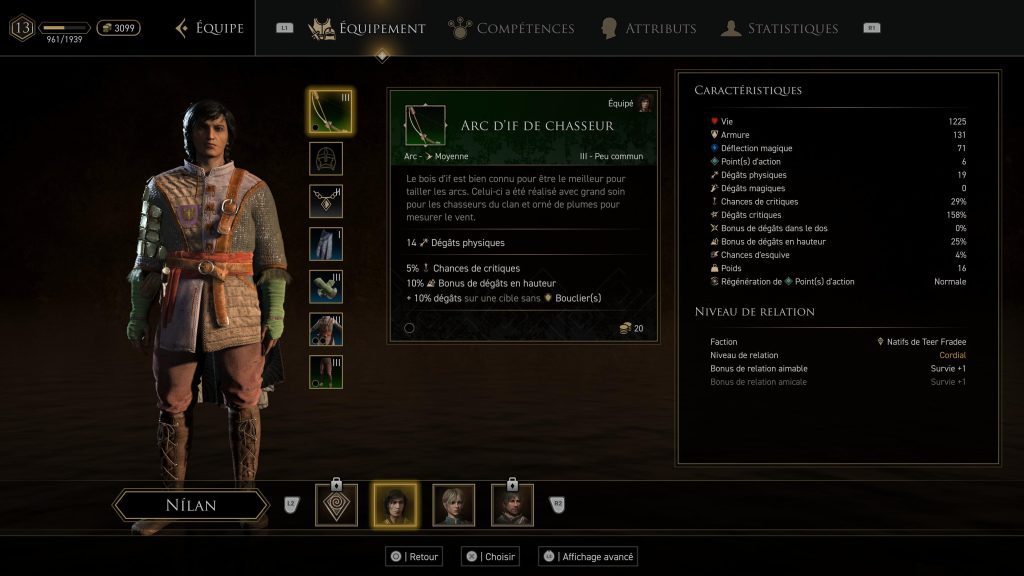This screenshot has height=576, width=1024.
Task: Pick the locked spiral emblem portrait
Action: pyautogui.click(x=336, y=505)
